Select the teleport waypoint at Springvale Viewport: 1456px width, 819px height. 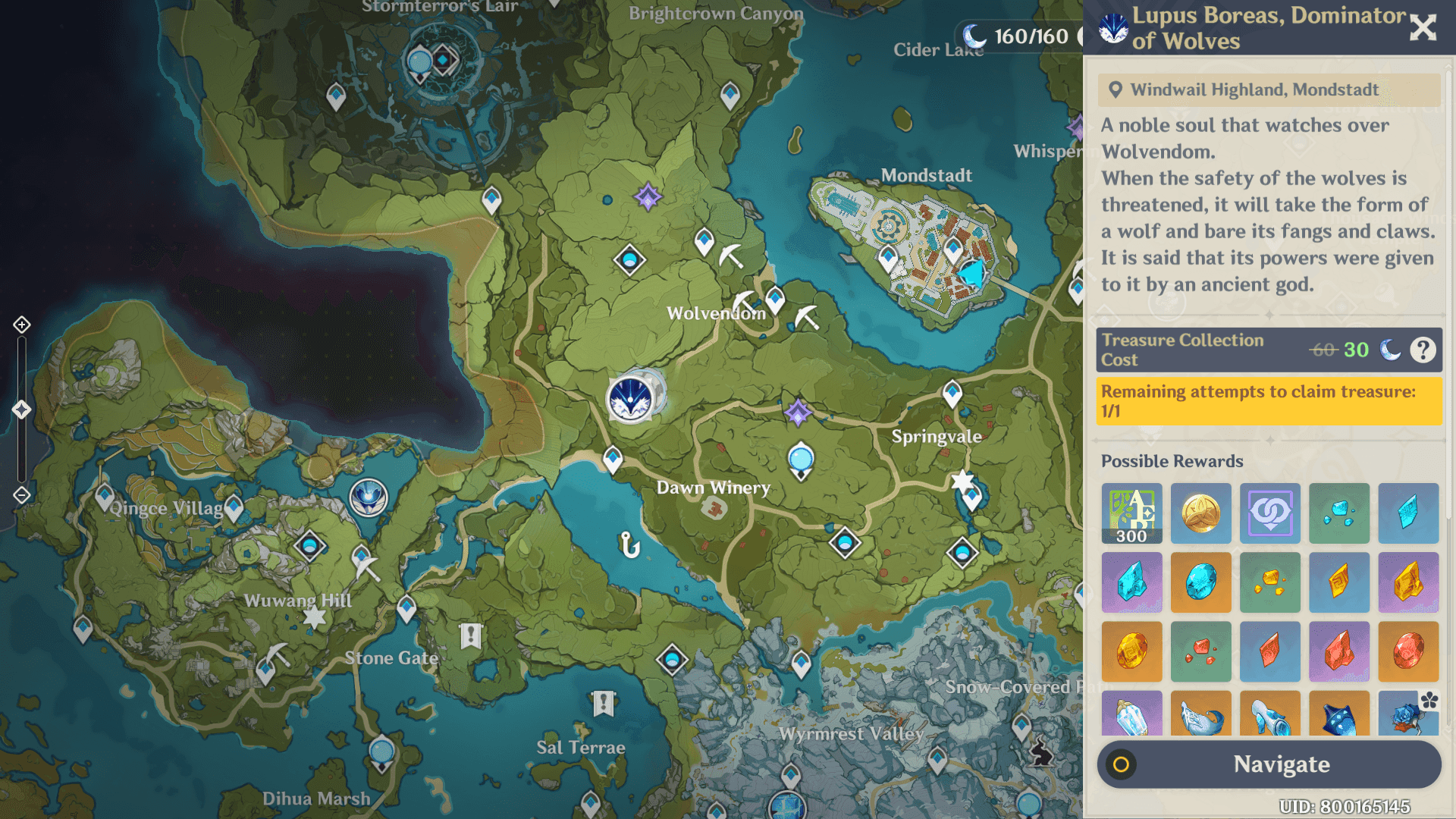pos(952,393)
